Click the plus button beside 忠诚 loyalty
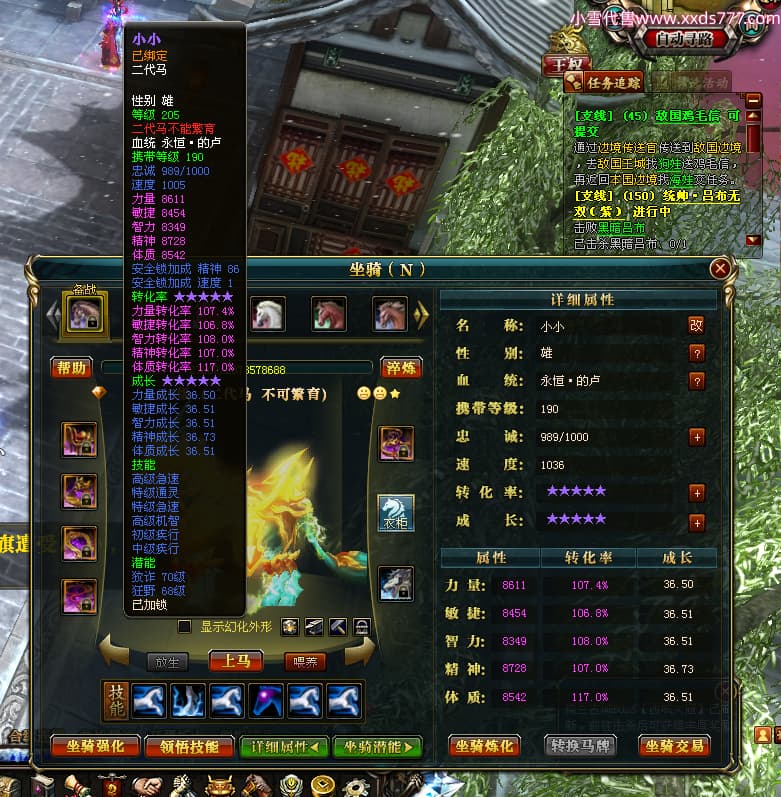 point(697,437)
